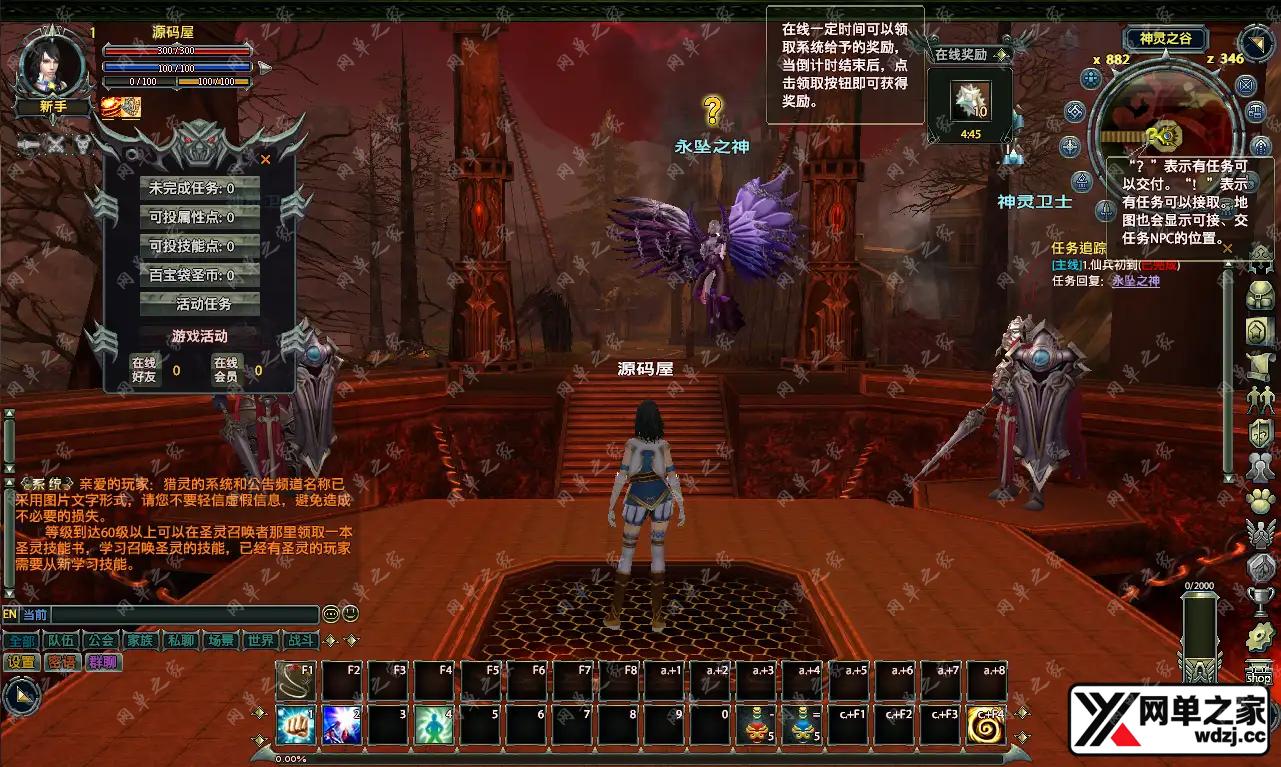Image resolution: width=1281 pixels, height=767 pixels.
Task: Toggle the minimap corner triangle button
Action: point(1255,45)
